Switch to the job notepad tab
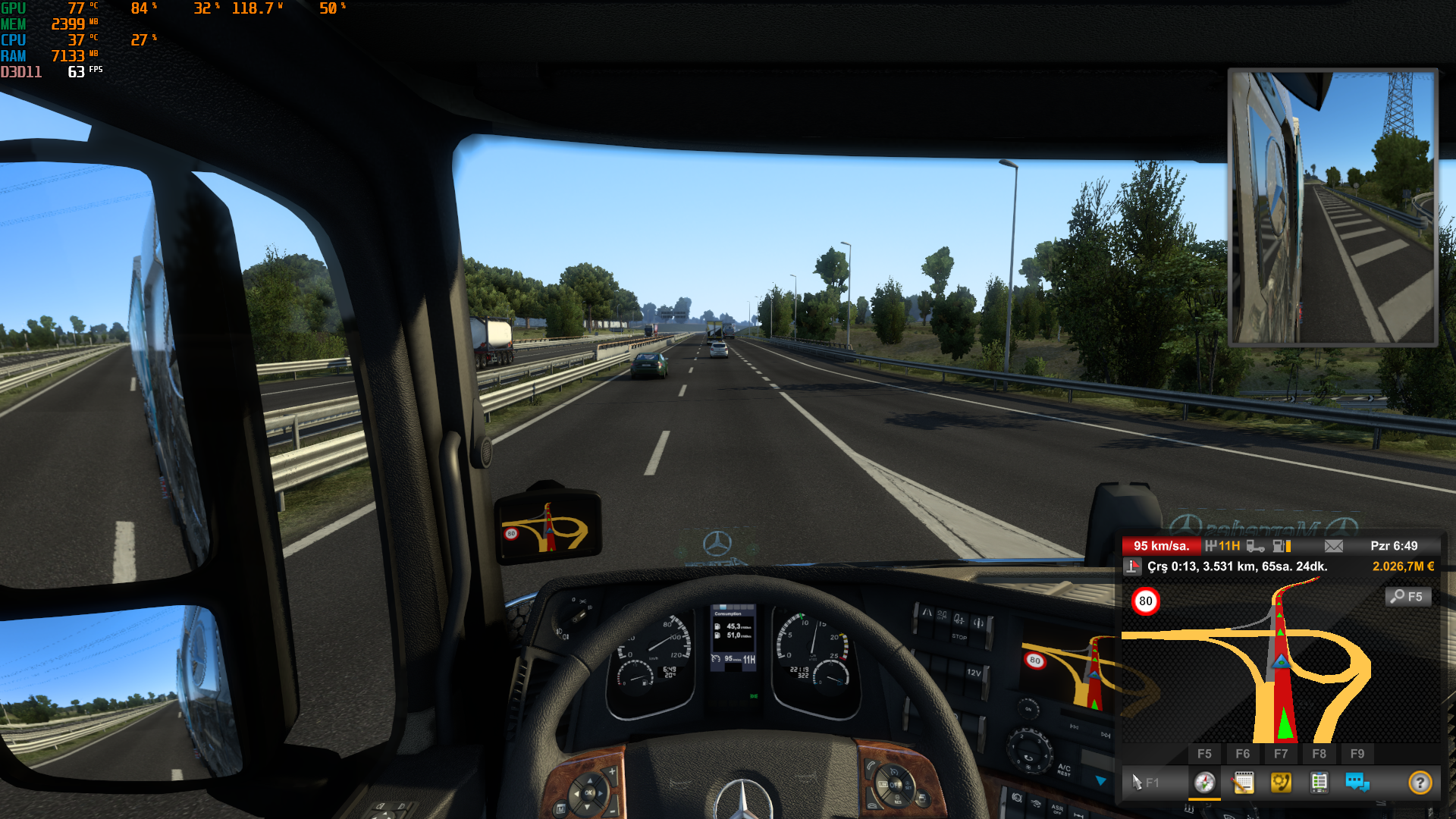This screenshot has width=1456, height=819. pyautogui.click(x=1243, y=782)
